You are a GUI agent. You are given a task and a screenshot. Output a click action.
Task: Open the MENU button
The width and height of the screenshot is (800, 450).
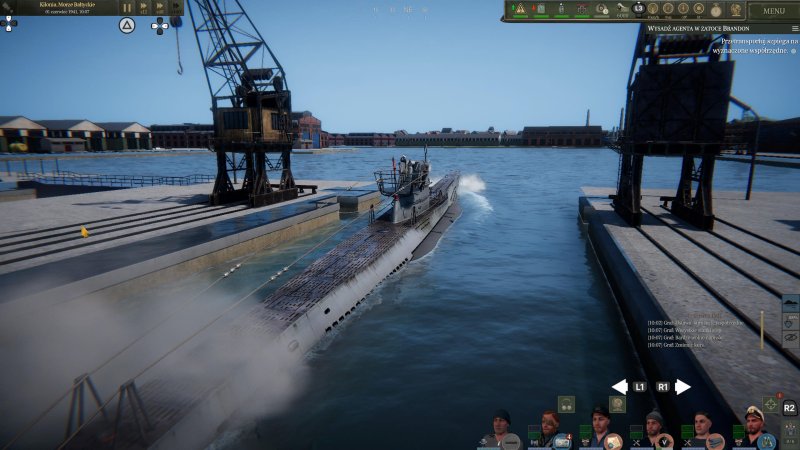coord(774,11)
